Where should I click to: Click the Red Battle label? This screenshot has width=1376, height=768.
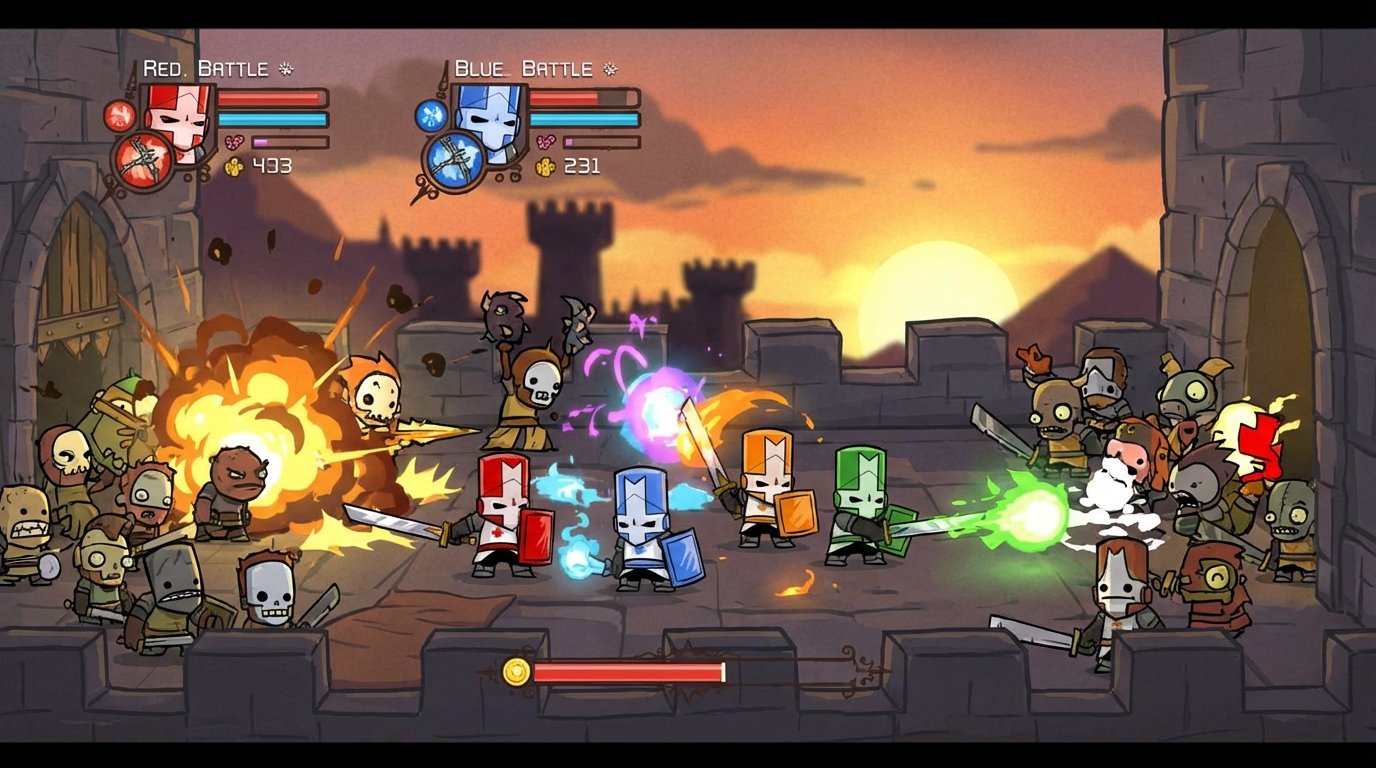pos(204,68)
